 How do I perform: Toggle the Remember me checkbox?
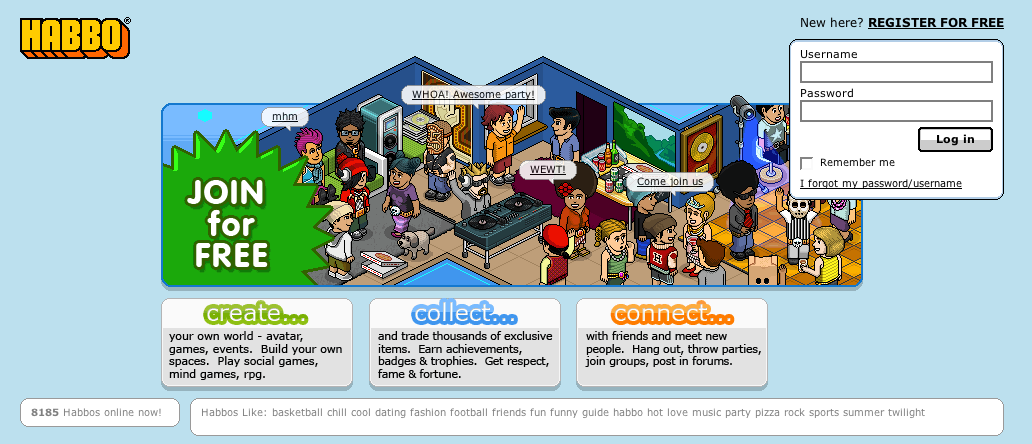click(x=807, y=163)
